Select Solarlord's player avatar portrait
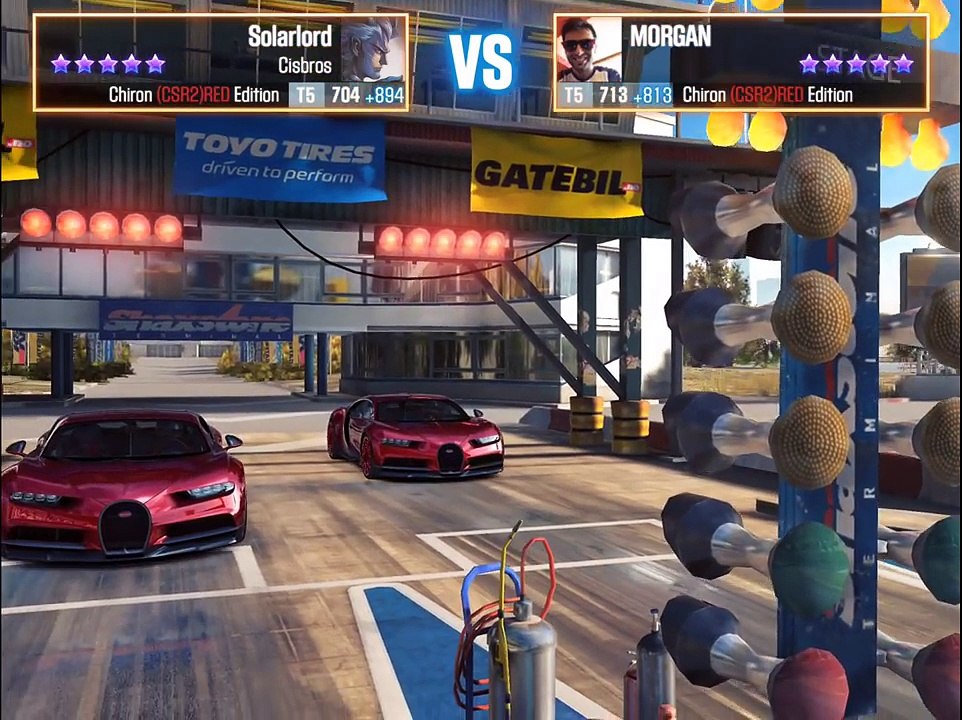This screenshot has height=720, width=962. point(372,49)
